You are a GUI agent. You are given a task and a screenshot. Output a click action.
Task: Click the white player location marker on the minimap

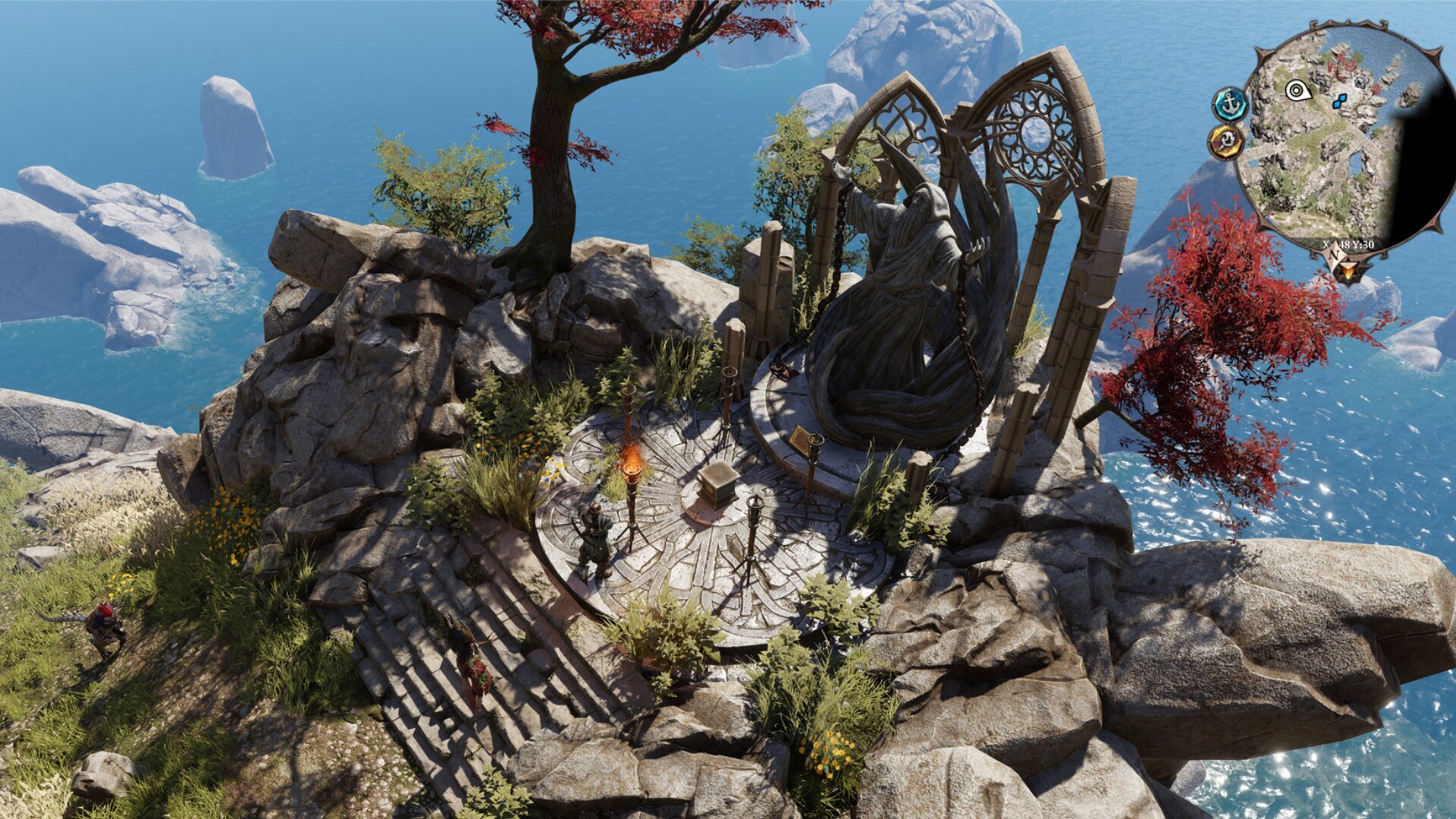(x=1296, y=91)
